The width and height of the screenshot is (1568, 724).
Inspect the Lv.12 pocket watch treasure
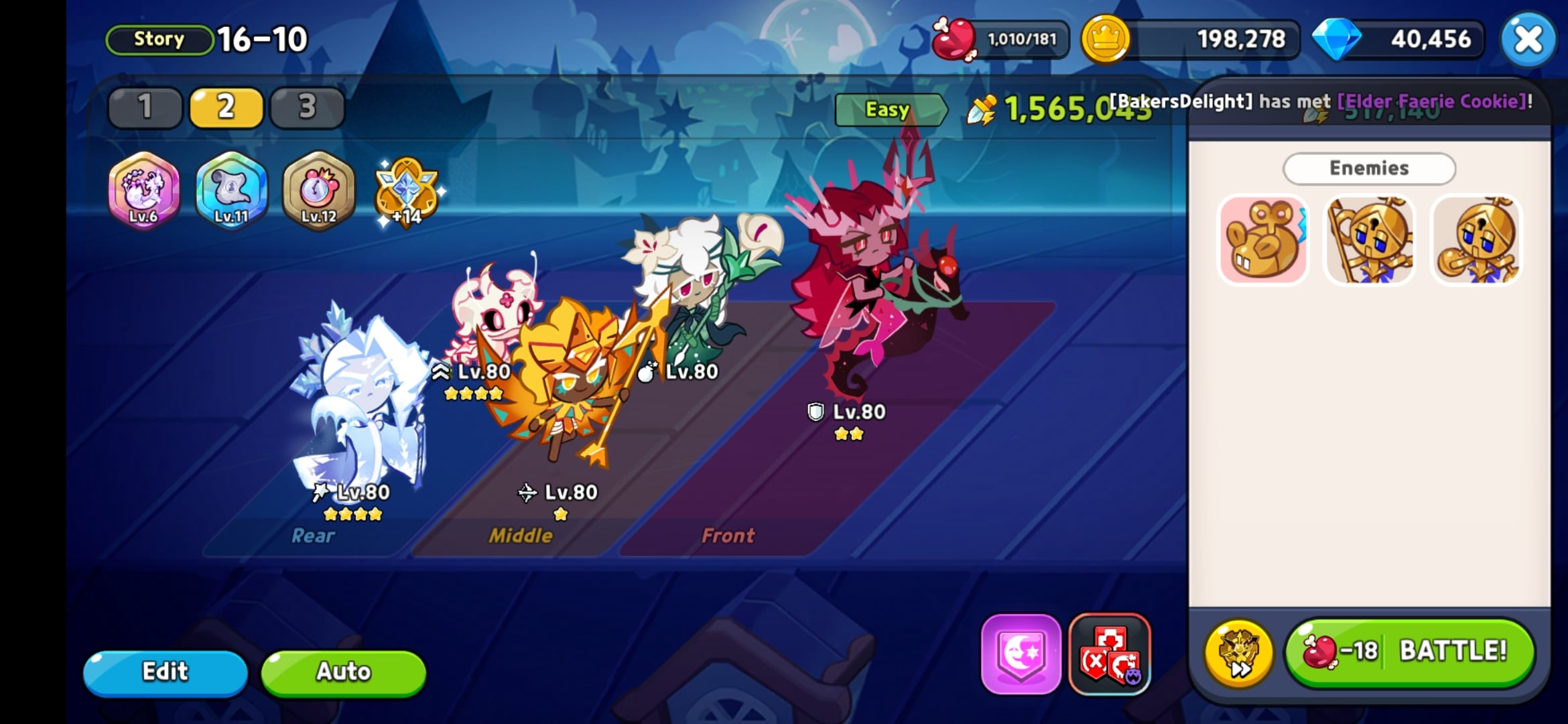317,192
